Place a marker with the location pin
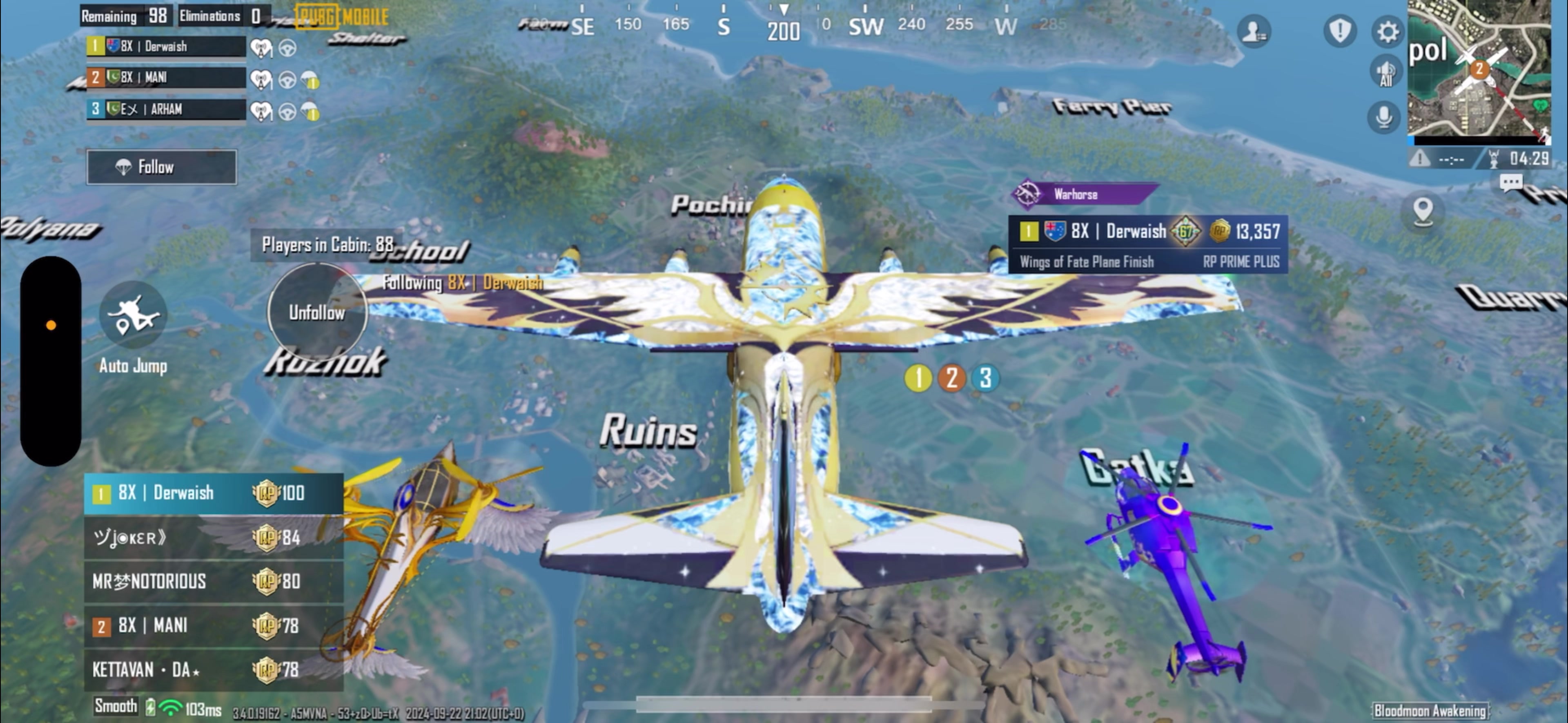The height and width of the screenshot is (723, 1568). click(x=1423, y=211)
